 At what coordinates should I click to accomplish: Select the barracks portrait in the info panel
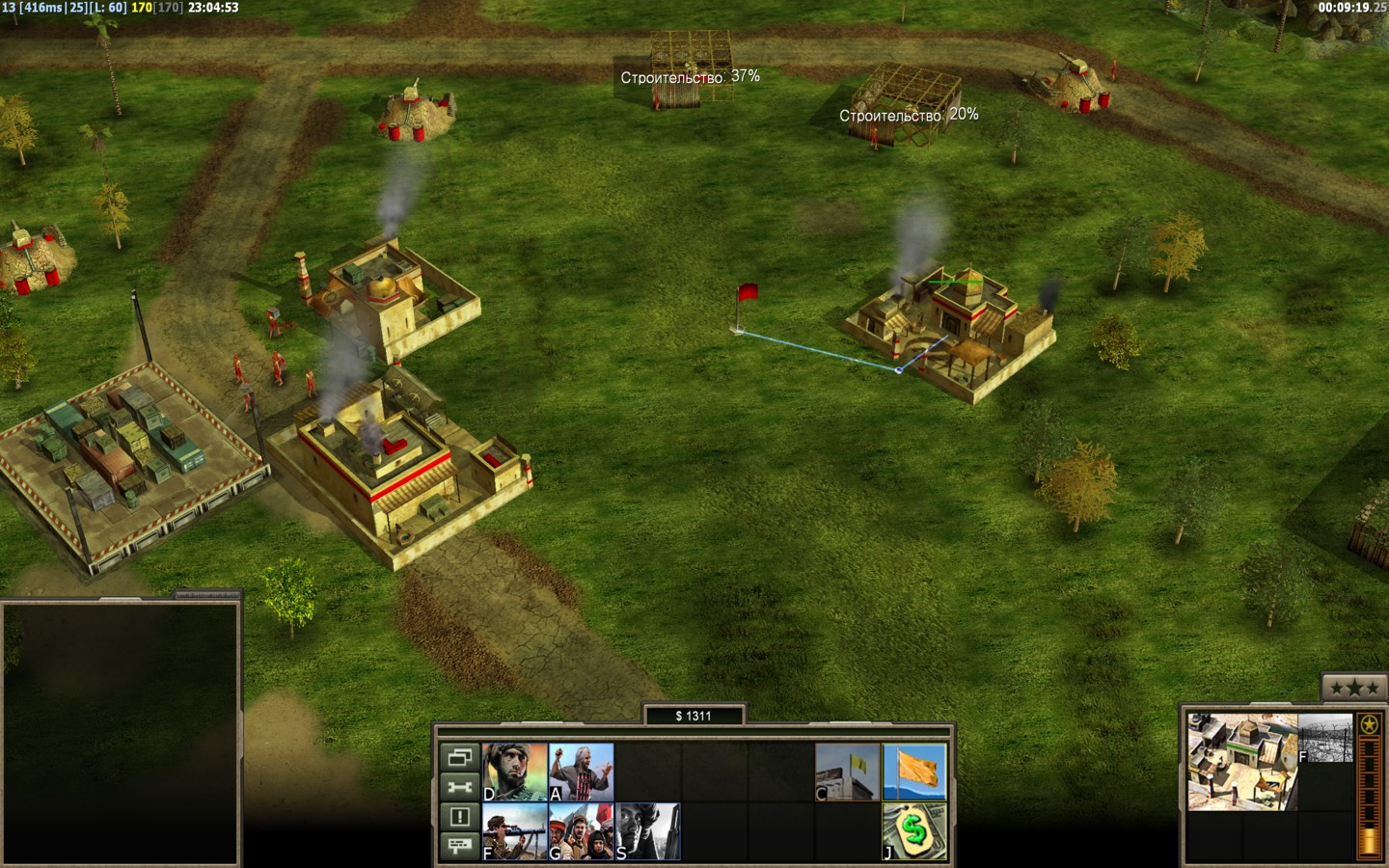point(1241,762)
